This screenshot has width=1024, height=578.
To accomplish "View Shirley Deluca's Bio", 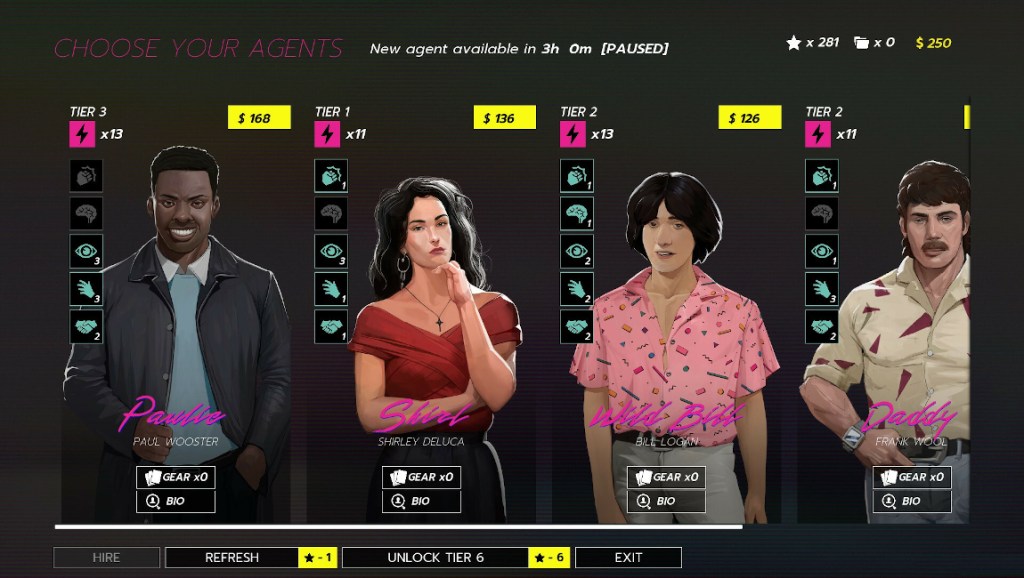I will [421, 501].
